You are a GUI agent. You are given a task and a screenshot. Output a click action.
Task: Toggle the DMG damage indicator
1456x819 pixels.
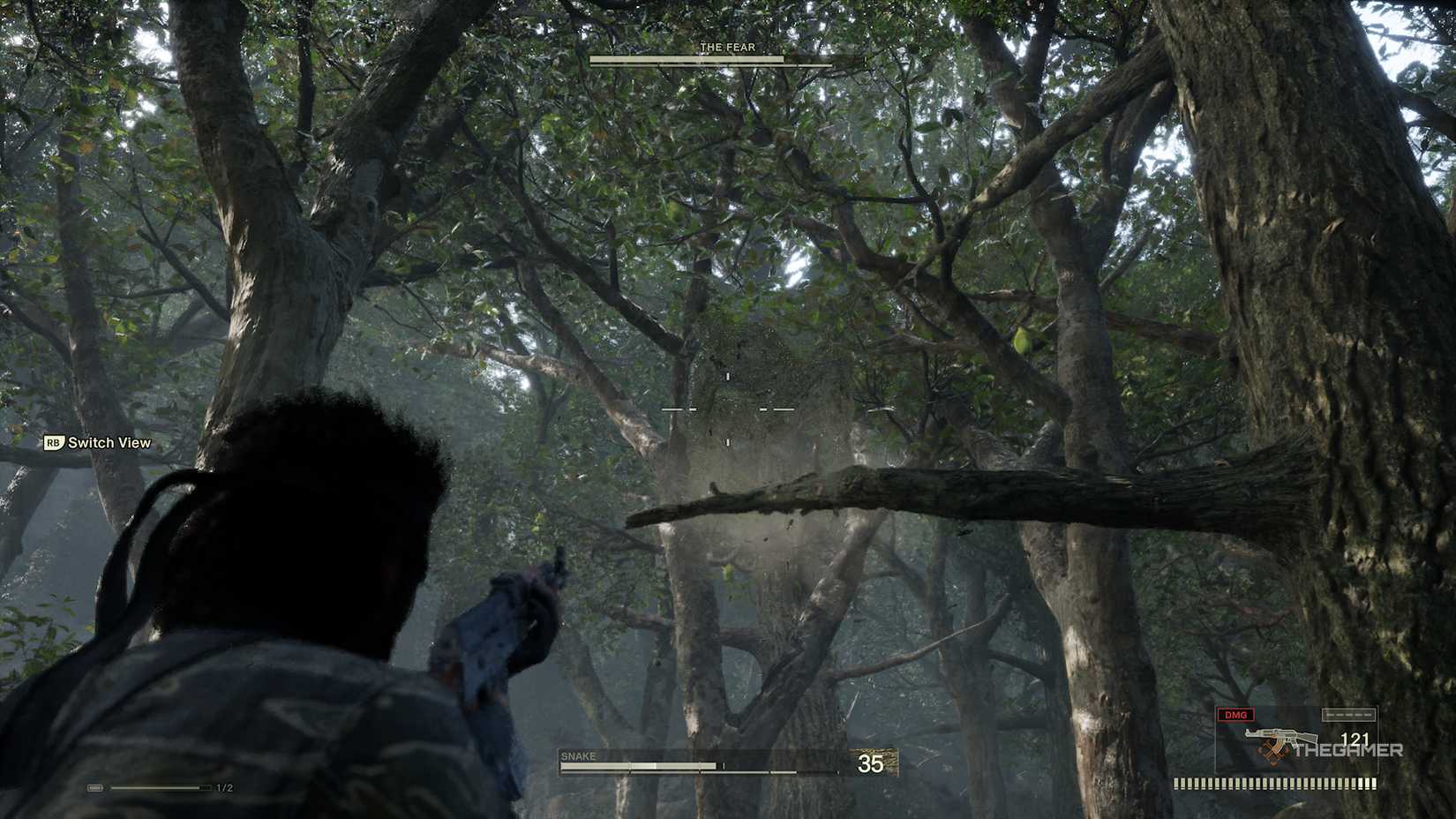tap(1235, 715)
